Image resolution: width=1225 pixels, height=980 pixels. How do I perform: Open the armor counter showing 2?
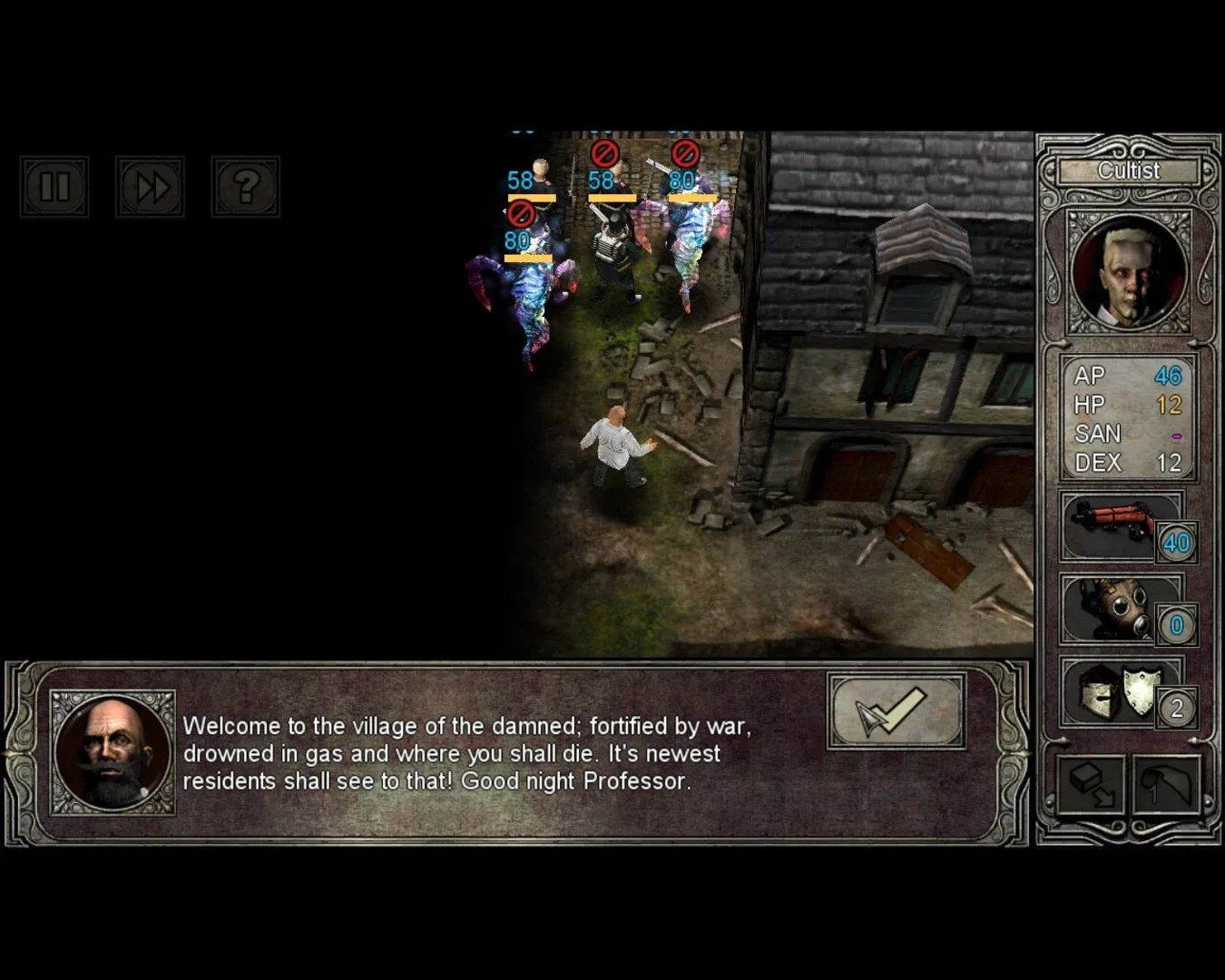point(1177,706)
